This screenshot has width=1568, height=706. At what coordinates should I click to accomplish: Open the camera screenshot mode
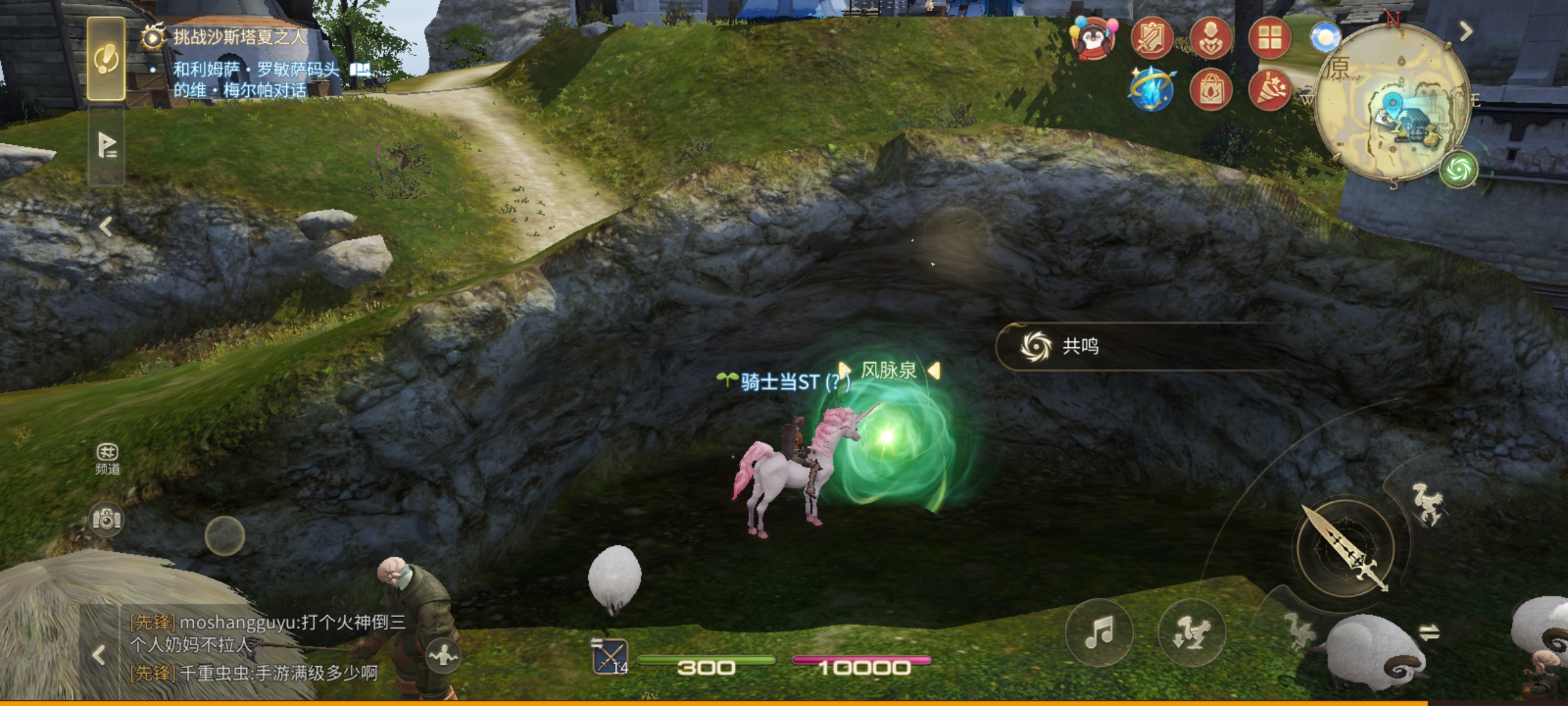tap(106, 520)
